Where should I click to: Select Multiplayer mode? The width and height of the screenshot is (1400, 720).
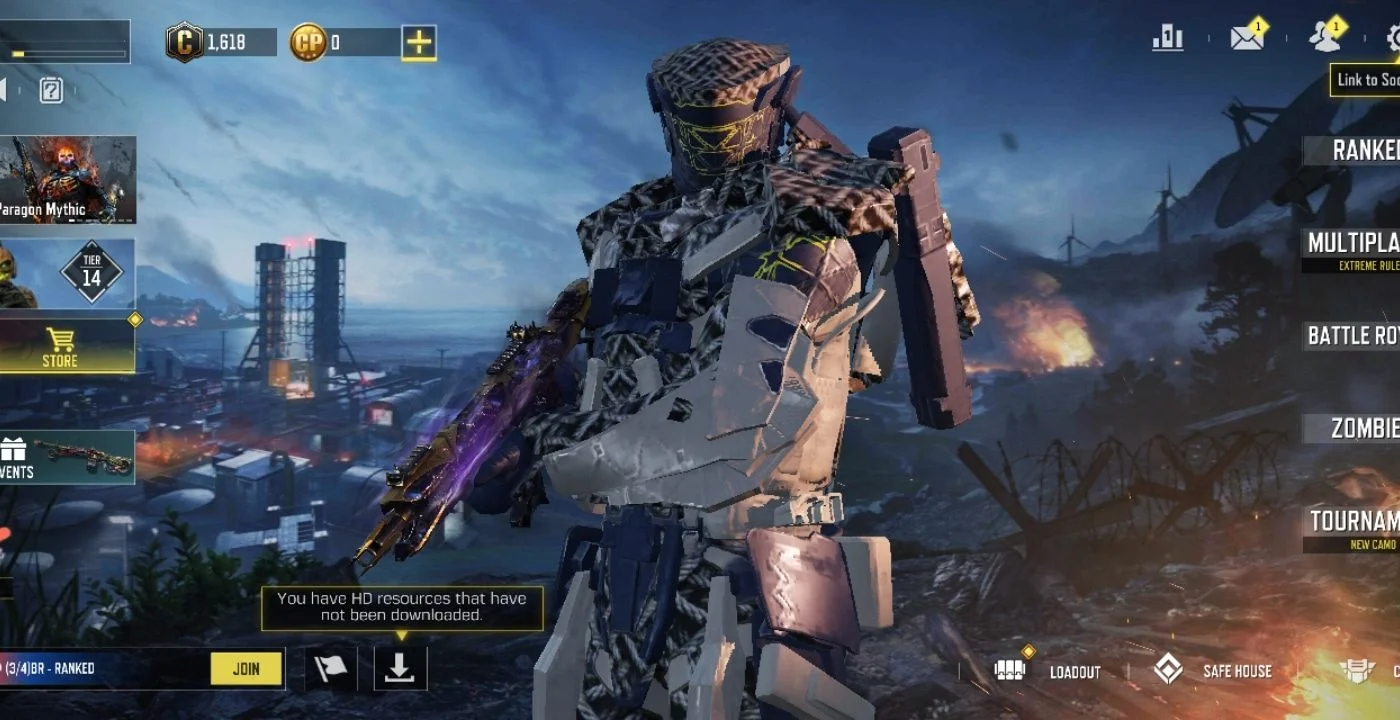click(1353, 244)
